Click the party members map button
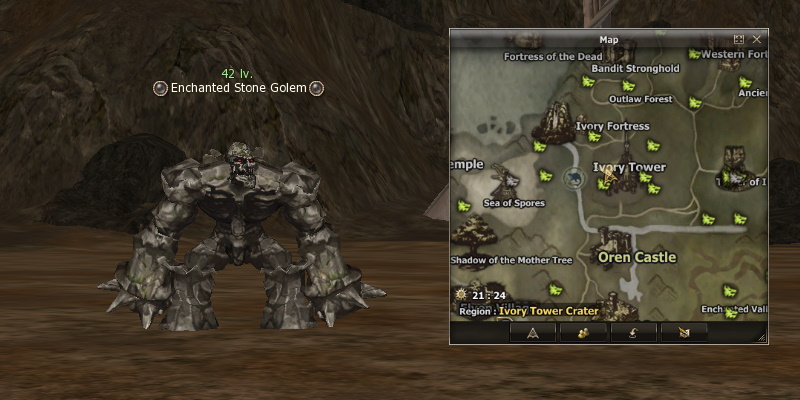800x400 pixels. pos(583,333)
